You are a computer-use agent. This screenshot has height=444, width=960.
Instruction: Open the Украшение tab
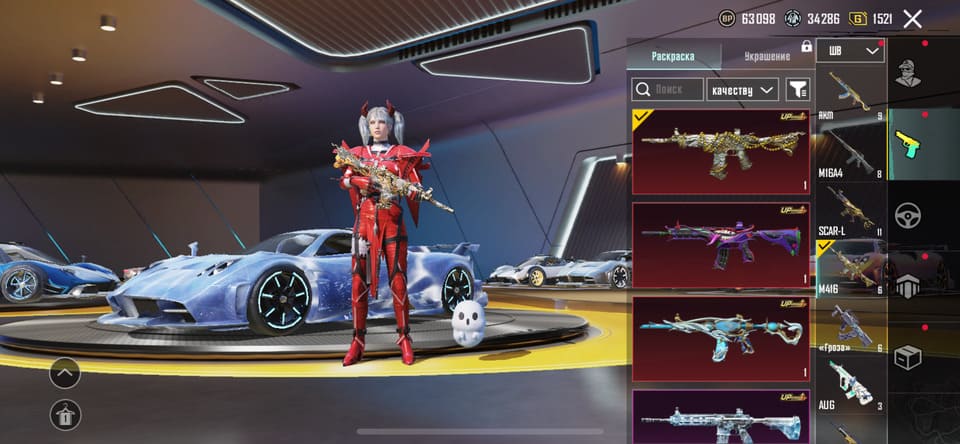pos(767,56)
